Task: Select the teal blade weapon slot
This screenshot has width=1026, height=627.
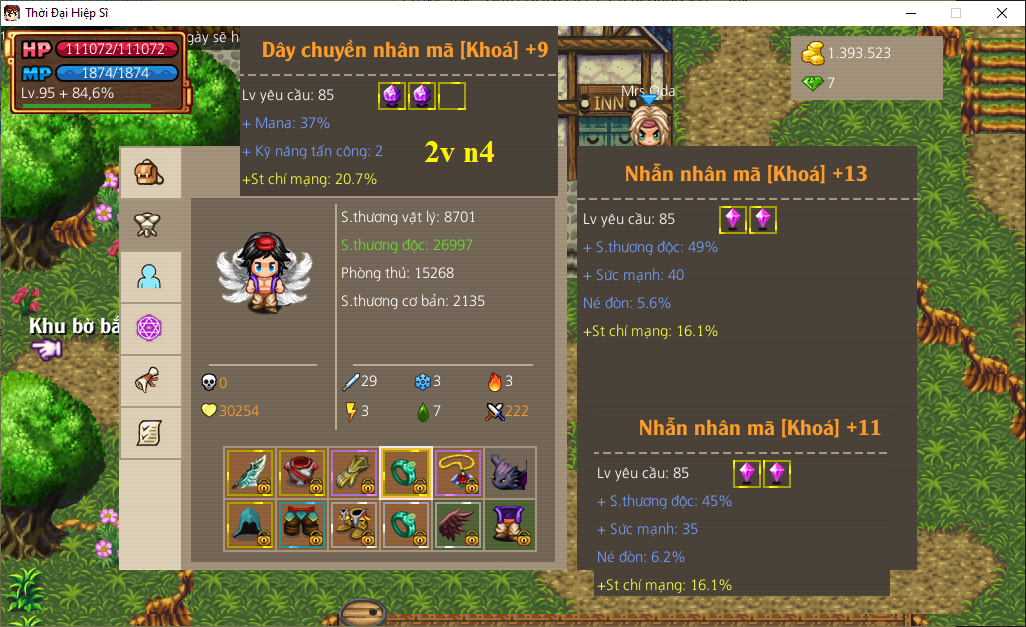Action: pyautogui.click(x=250, y=473)
